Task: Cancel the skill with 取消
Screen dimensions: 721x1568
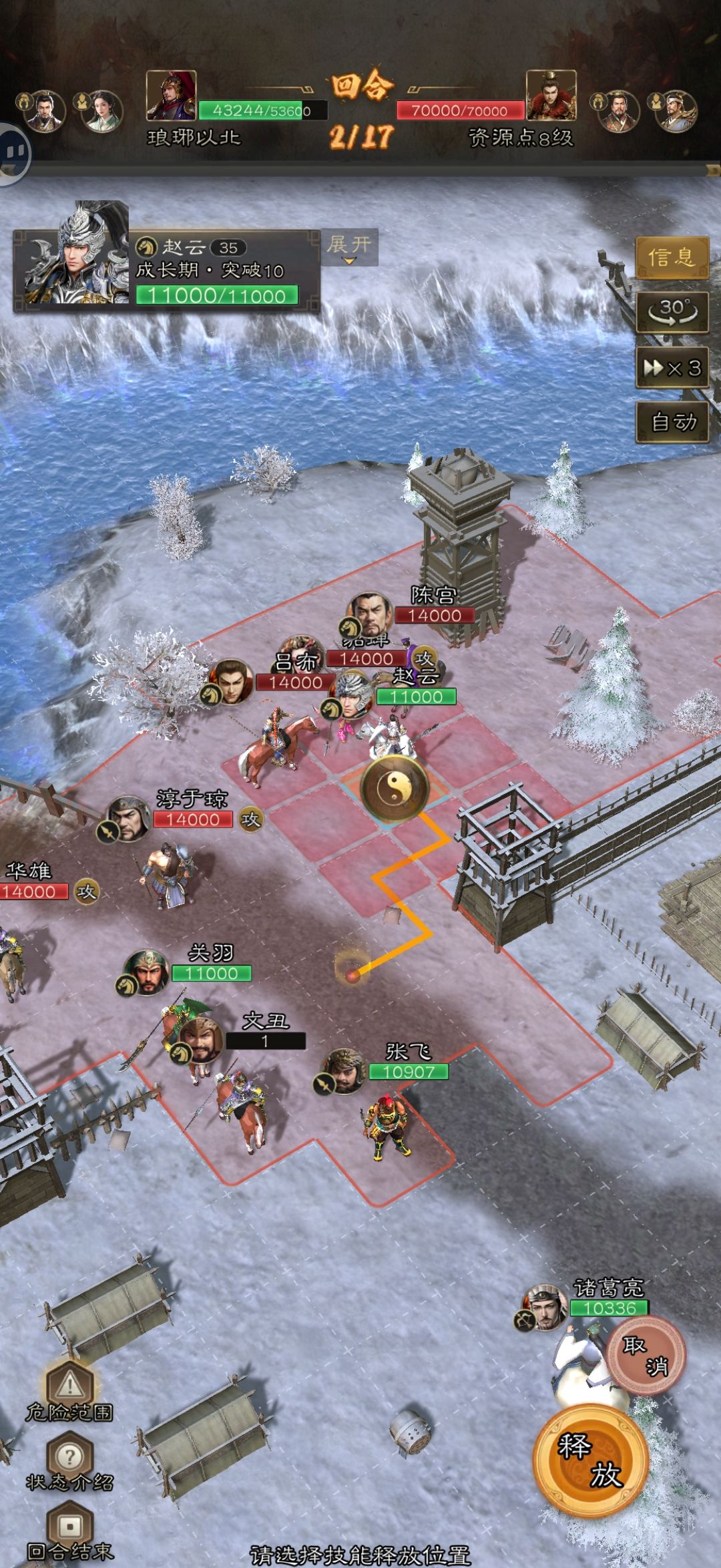Action: tap(645, 1356)
